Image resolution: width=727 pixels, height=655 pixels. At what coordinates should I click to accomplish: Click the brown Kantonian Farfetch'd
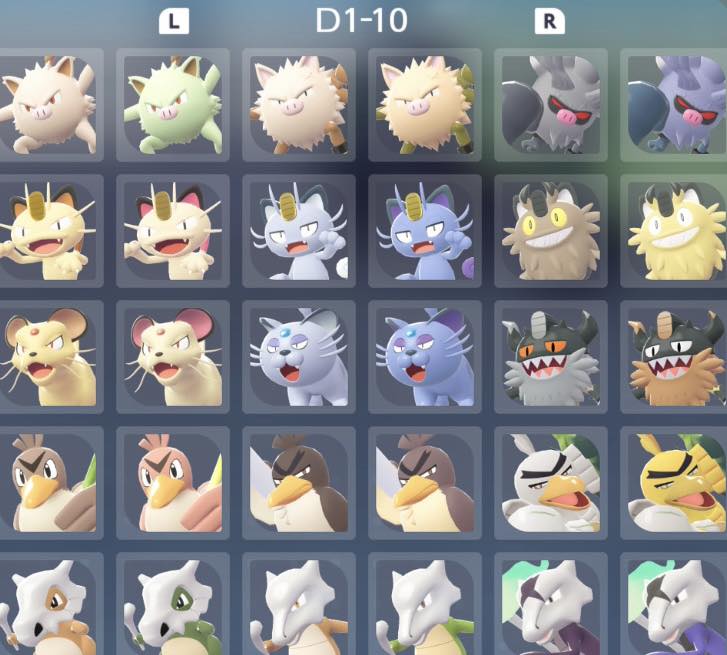pos(50,484)
